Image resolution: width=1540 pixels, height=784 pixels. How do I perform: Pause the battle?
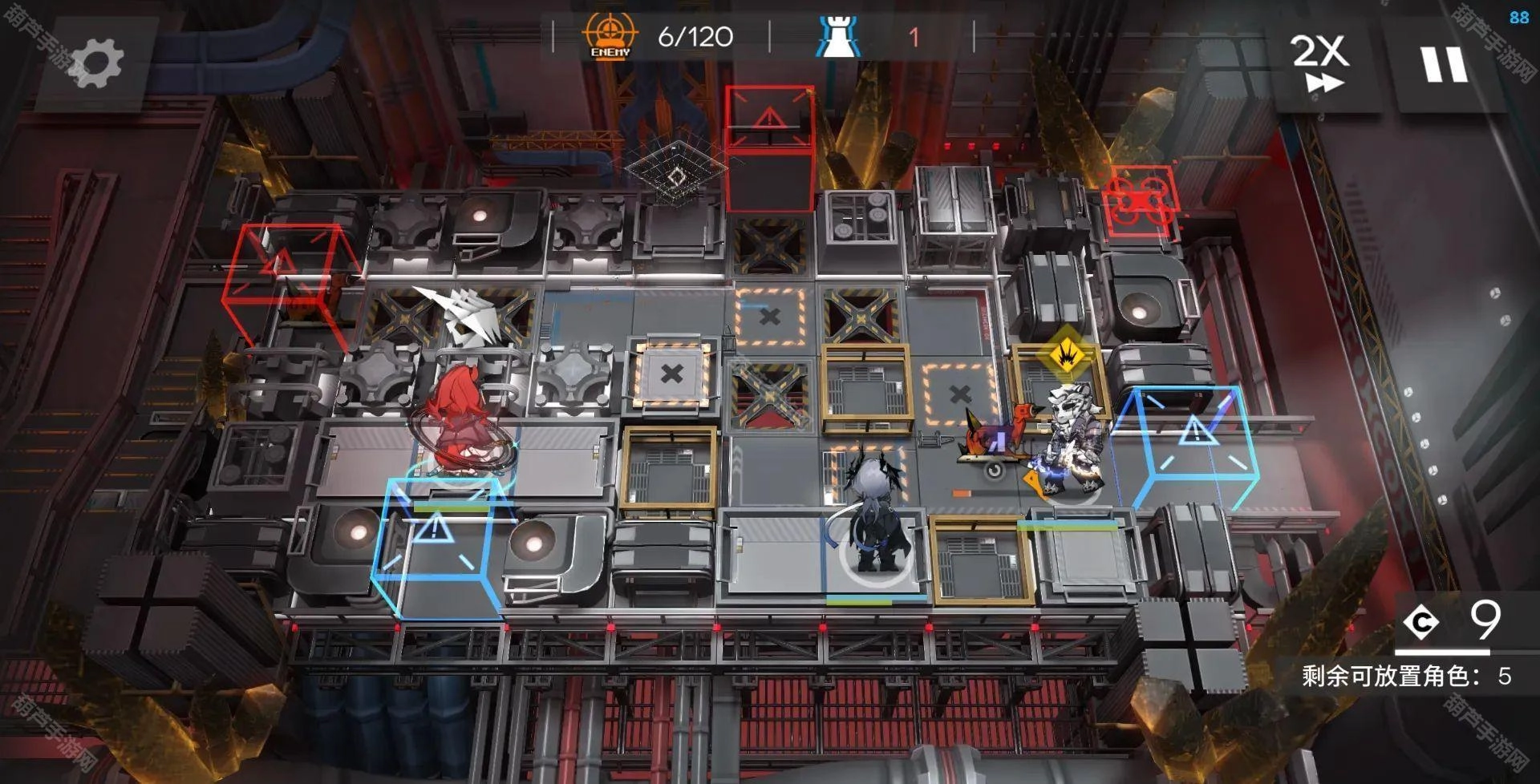click(x=1445, y=64)
